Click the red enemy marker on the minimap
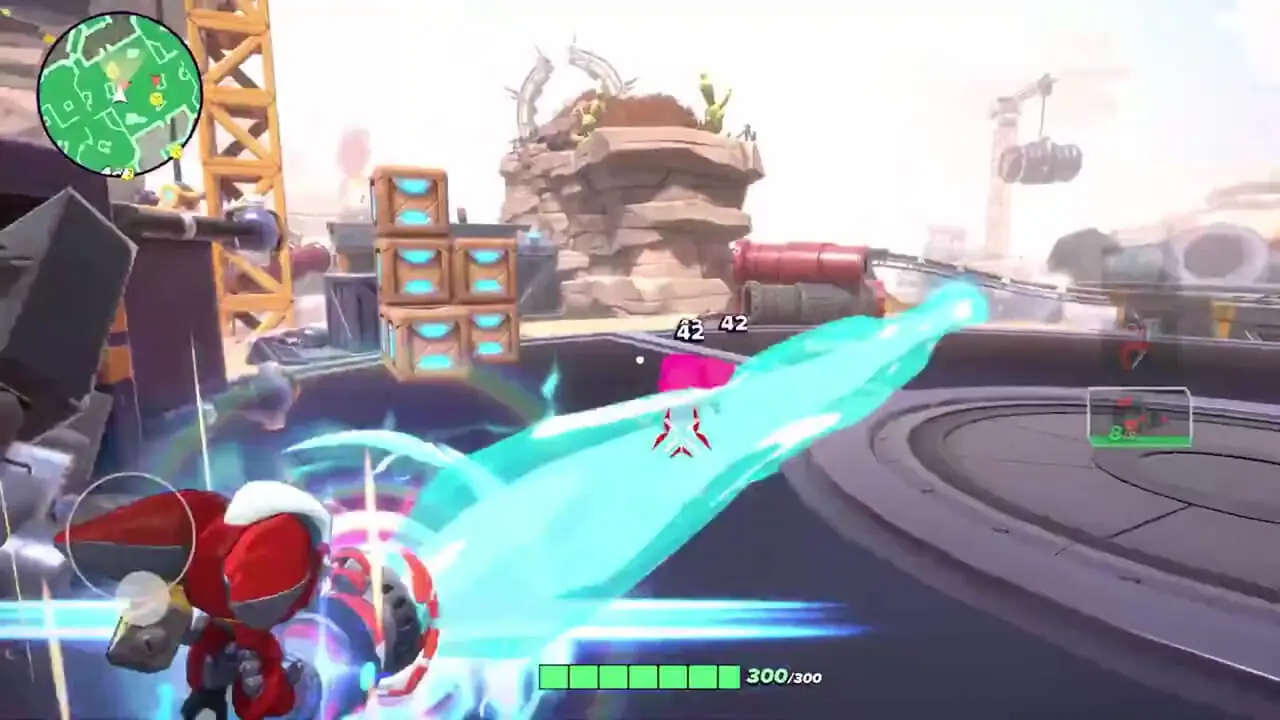This screenshot has width=1280, height=720. click(156, 81)
